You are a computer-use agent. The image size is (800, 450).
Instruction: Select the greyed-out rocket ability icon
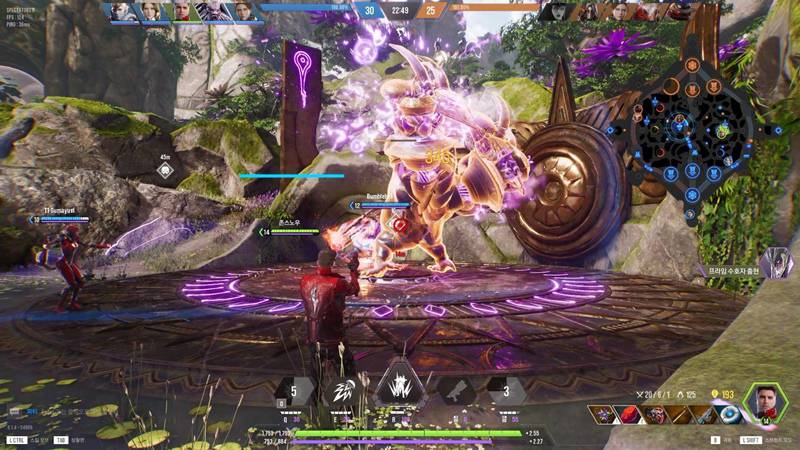coord(454,390)
